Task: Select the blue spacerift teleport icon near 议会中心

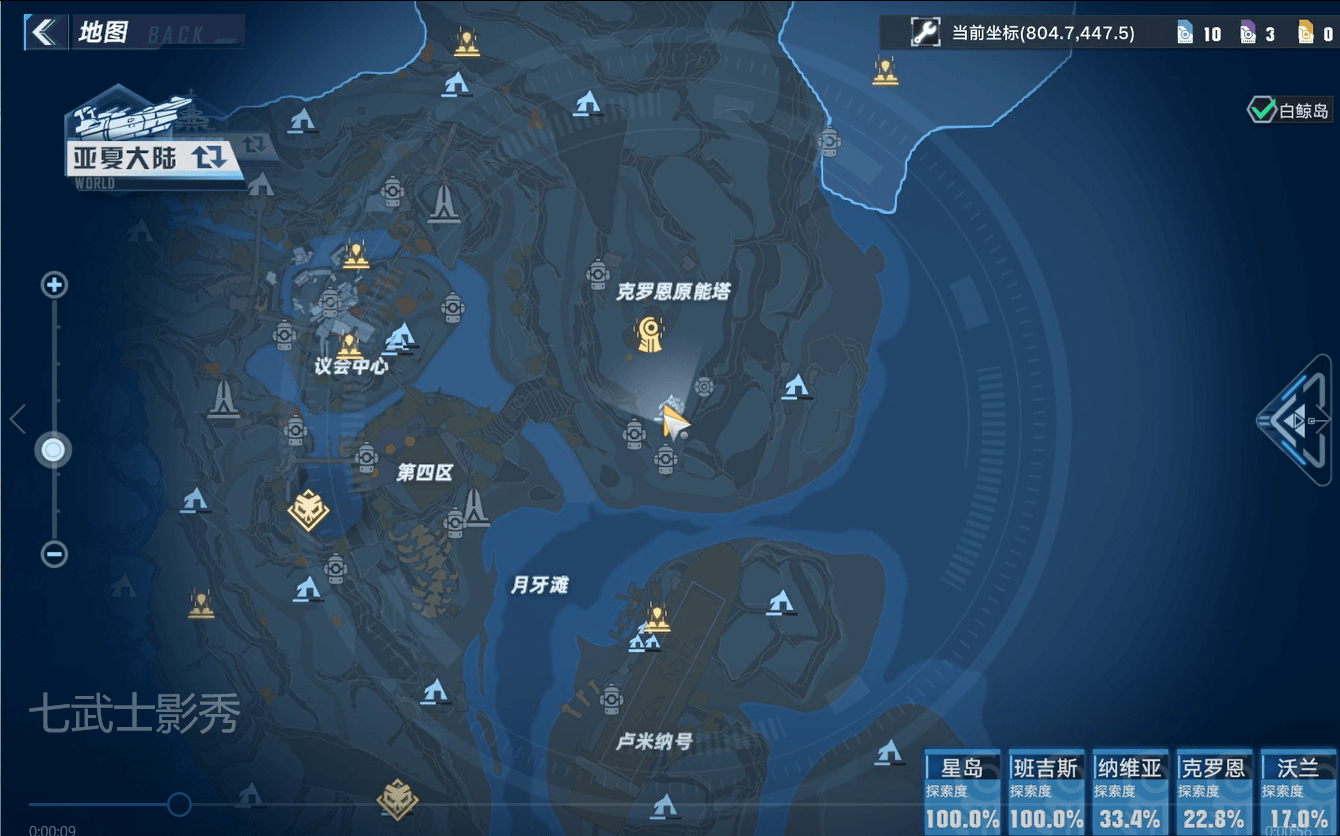Action: pyautogui.click(x=402, y=337)
